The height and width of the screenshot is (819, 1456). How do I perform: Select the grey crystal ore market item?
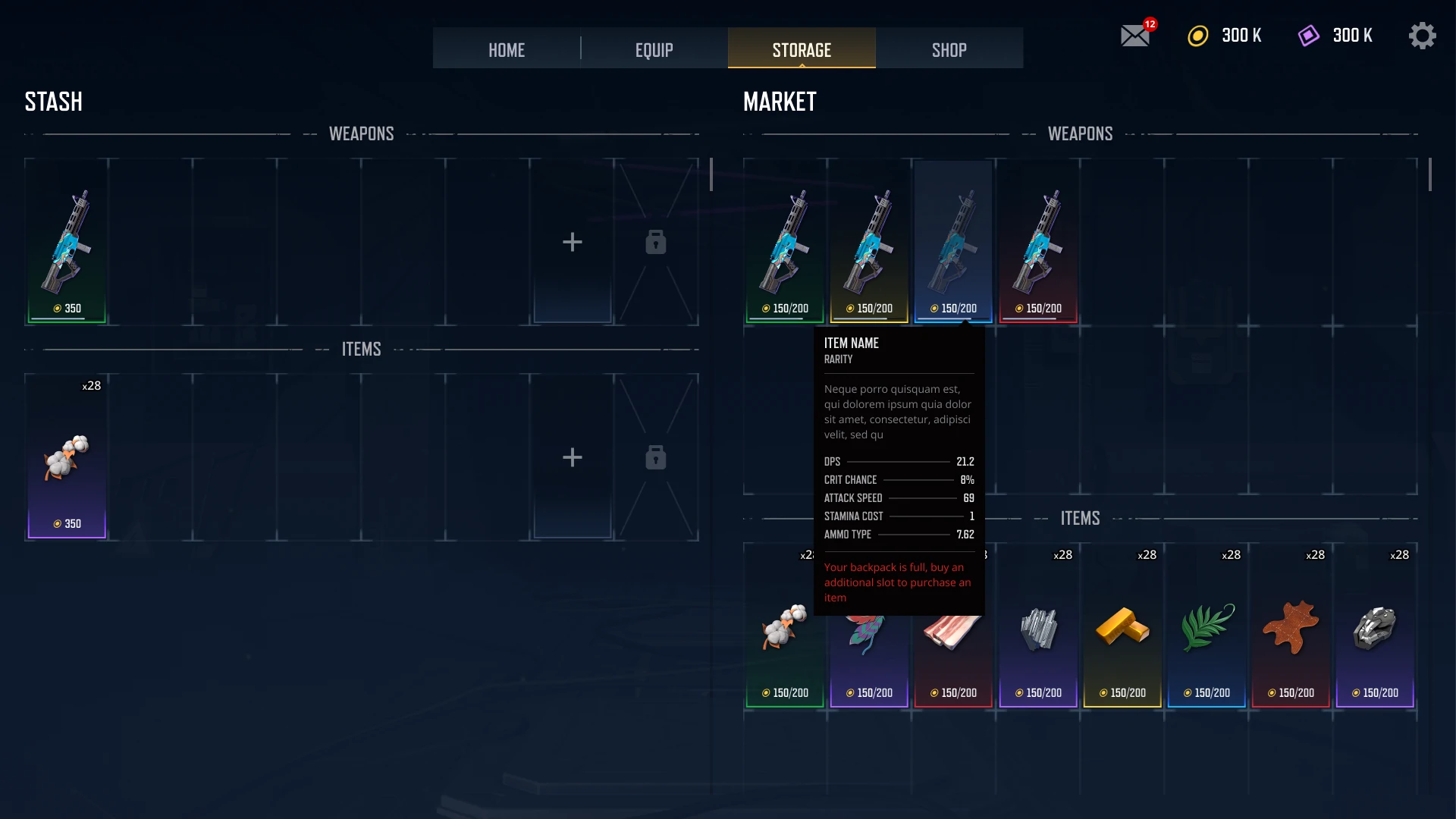pos(1038,629)
